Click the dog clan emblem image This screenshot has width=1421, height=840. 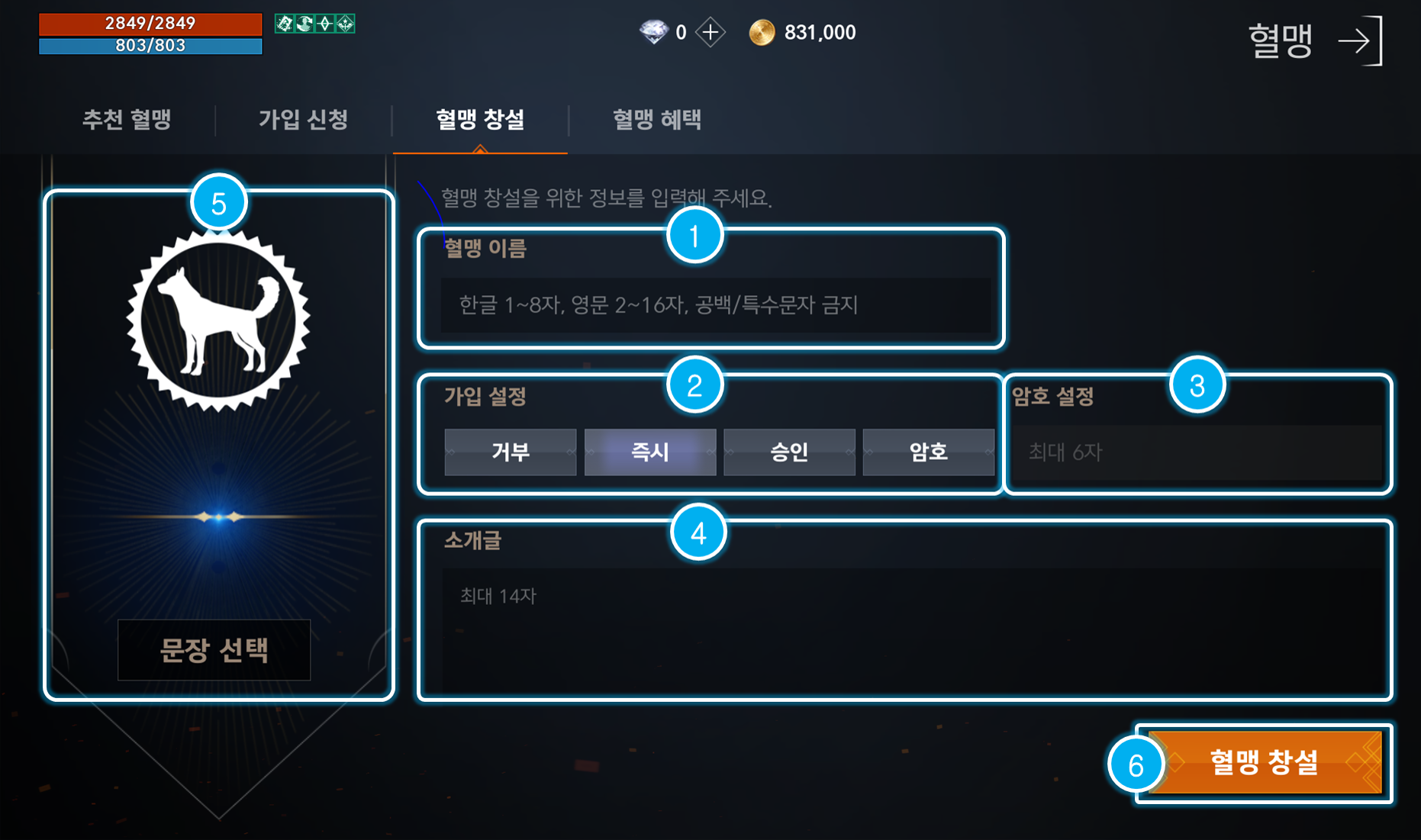(214, 319)
